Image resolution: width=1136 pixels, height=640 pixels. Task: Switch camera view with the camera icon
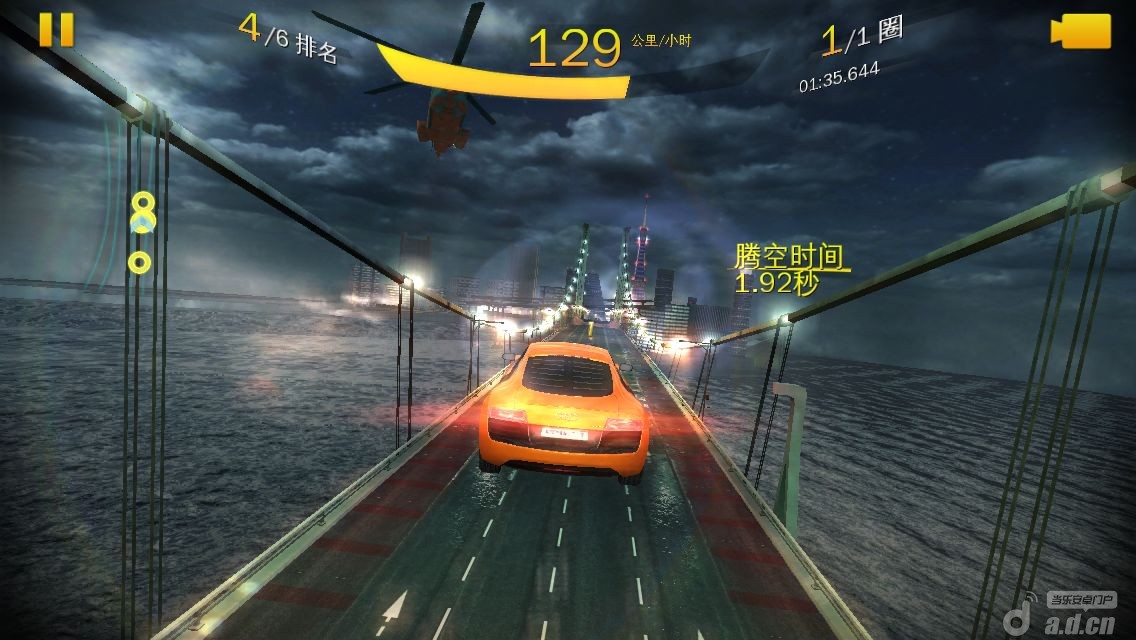tap(1081, 31)
